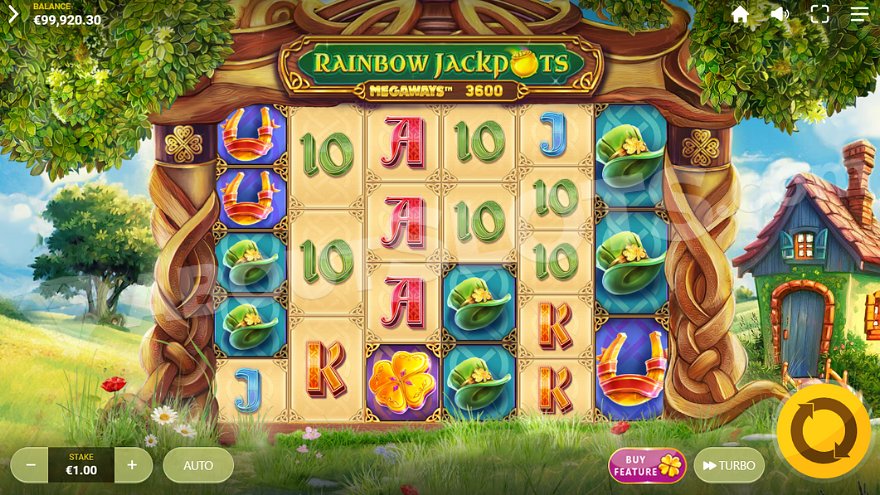Image resolution: width=880 pixels, height=495 pixels.
Task: Increase the stake with plus button
Action: point(133,465)
